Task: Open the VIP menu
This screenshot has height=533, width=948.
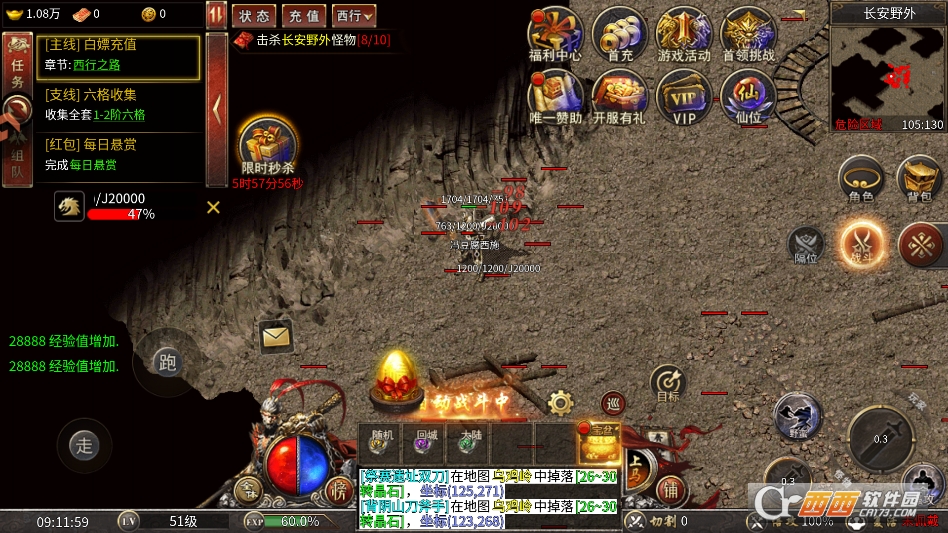Action: tap(684, 96)
